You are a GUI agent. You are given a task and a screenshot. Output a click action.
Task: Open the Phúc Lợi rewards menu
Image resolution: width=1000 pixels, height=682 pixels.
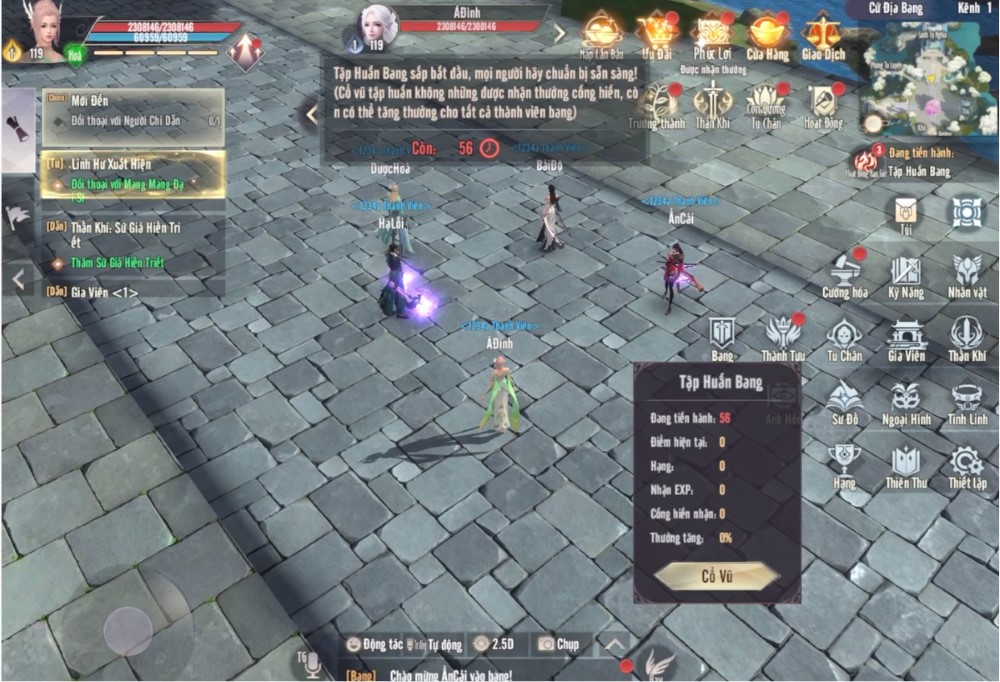[714, 34]
